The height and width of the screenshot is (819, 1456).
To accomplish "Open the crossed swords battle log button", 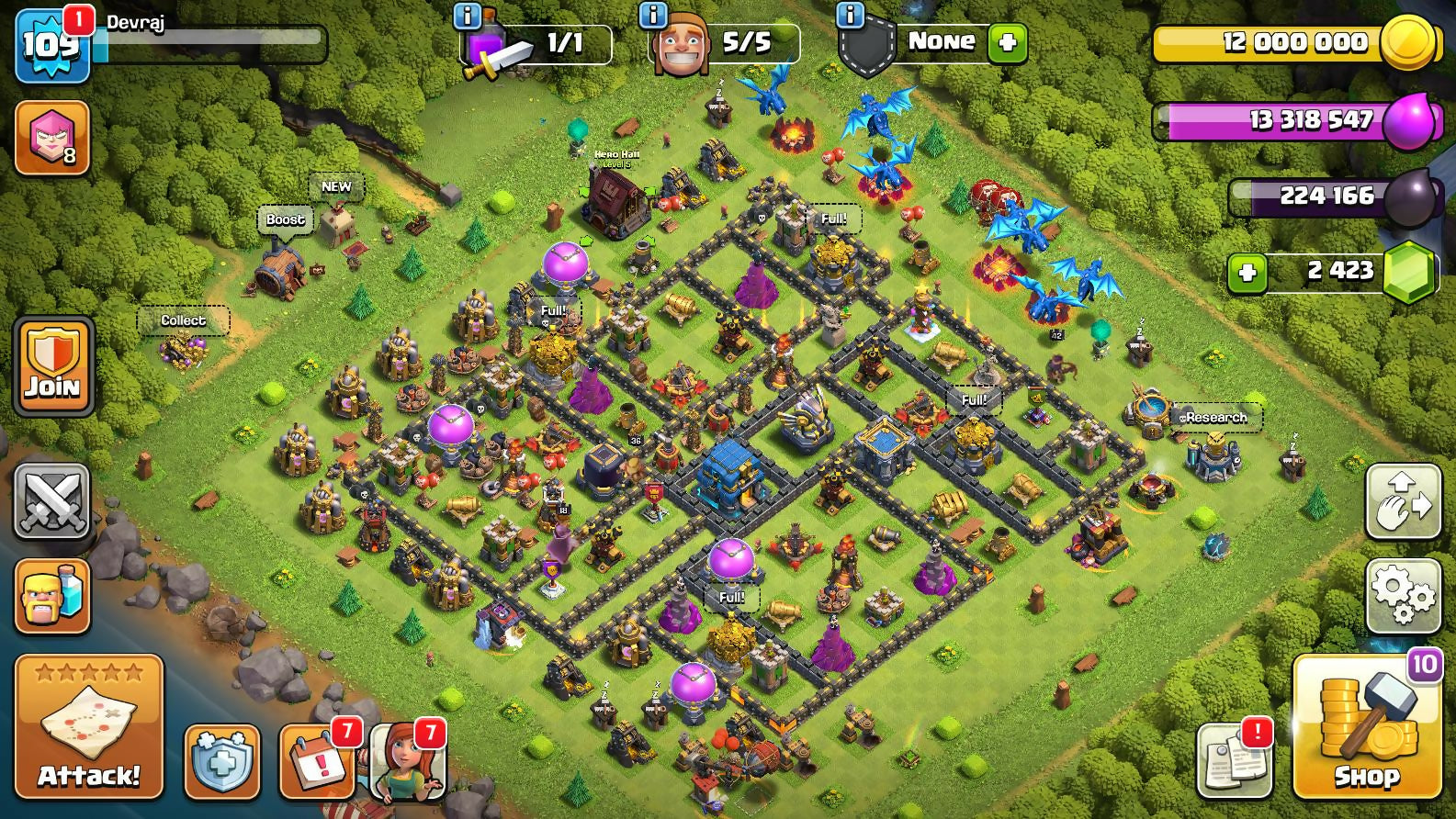I will 52,501.
